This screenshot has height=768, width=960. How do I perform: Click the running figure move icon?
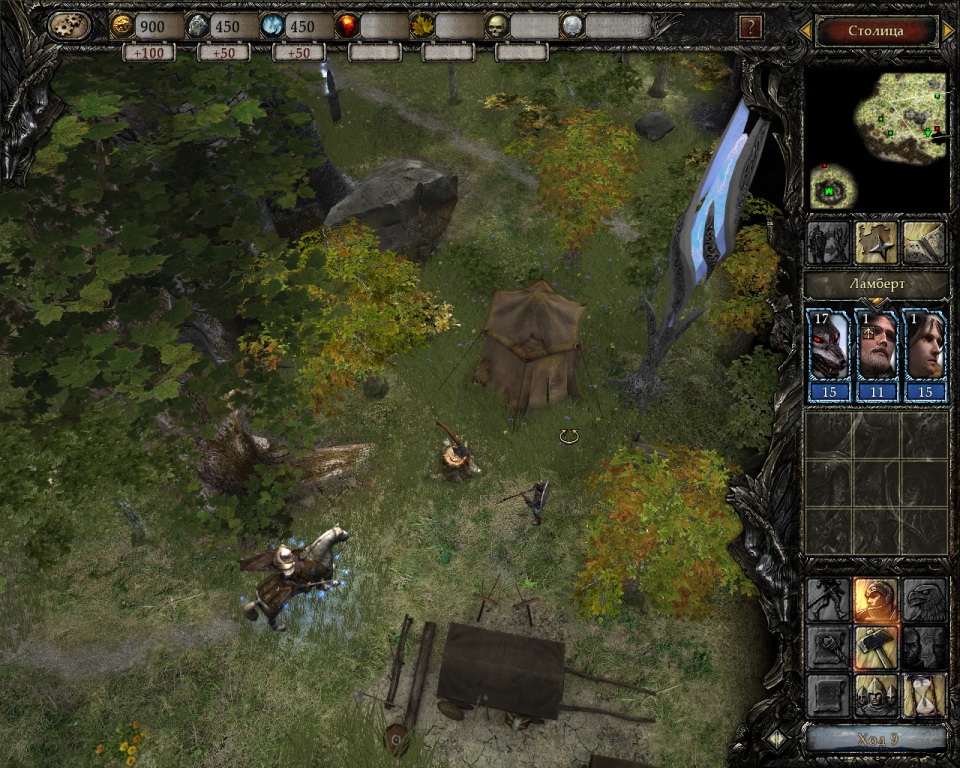tap(828, 599)
